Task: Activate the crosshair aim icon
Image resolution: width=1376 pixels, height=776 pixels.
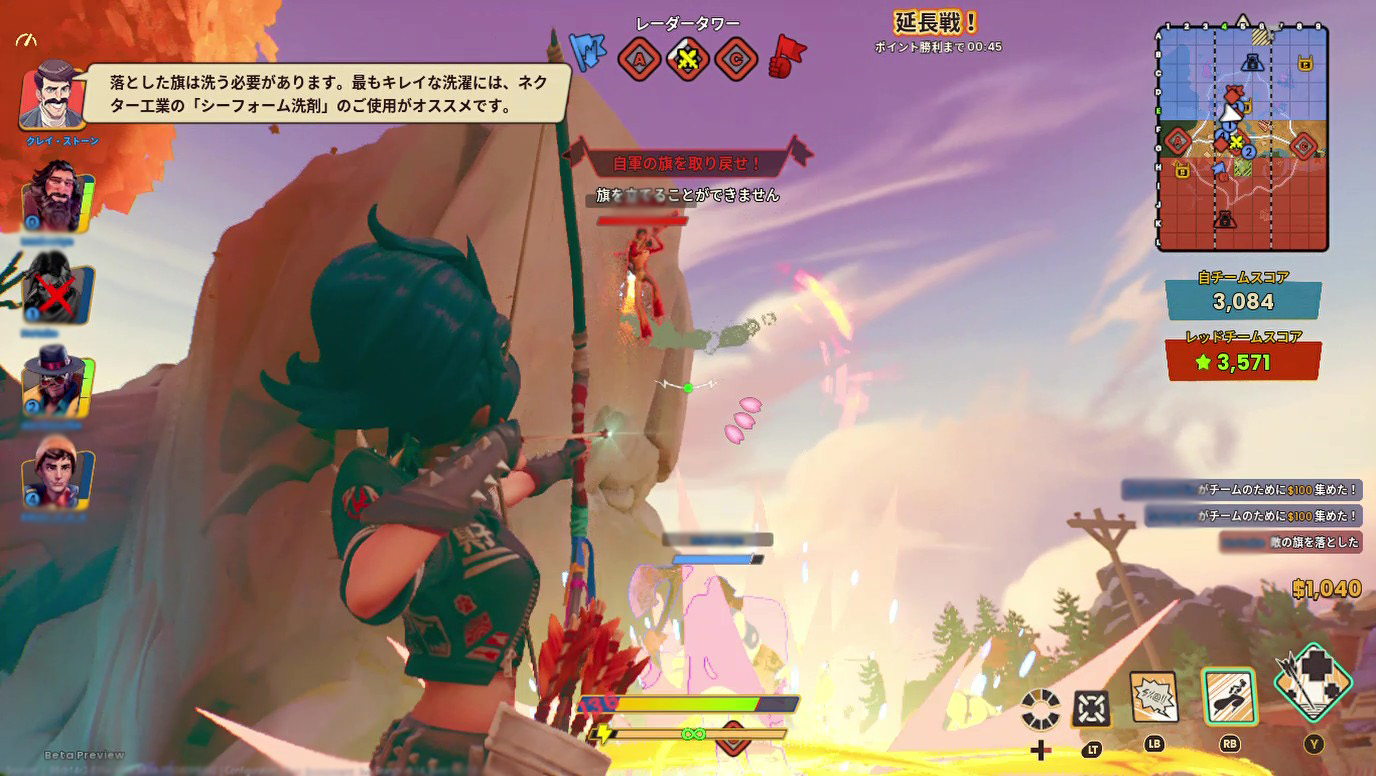Action: tap(1091, 709)
